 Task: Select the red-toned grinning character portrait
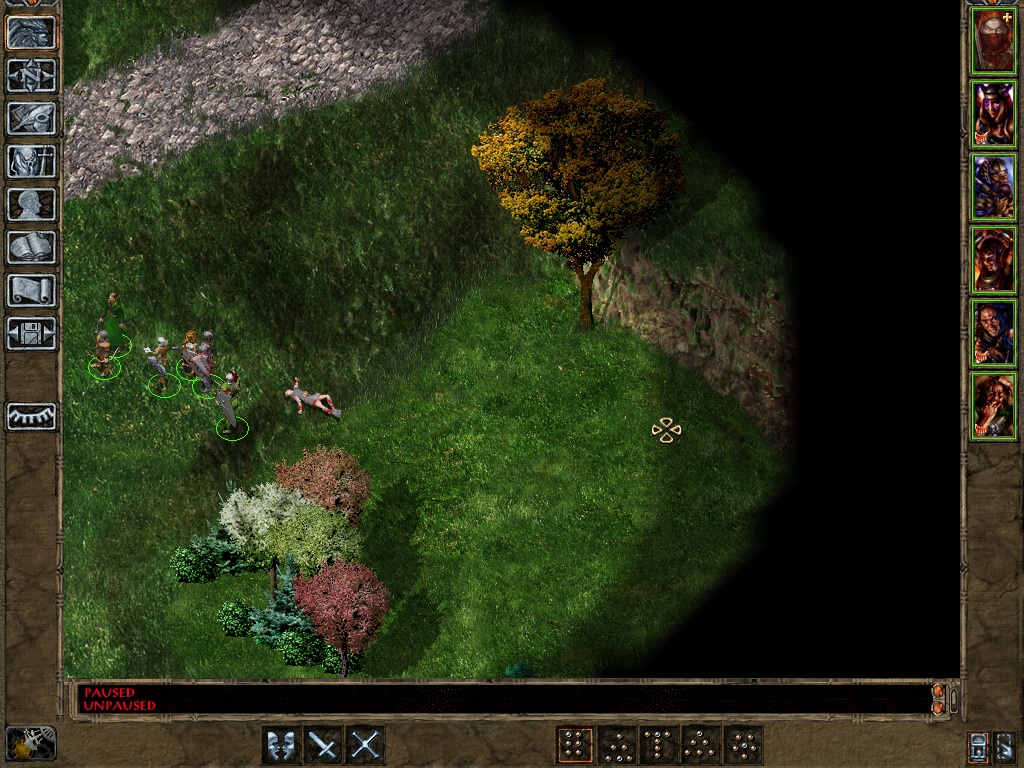[x=994, y=260]
